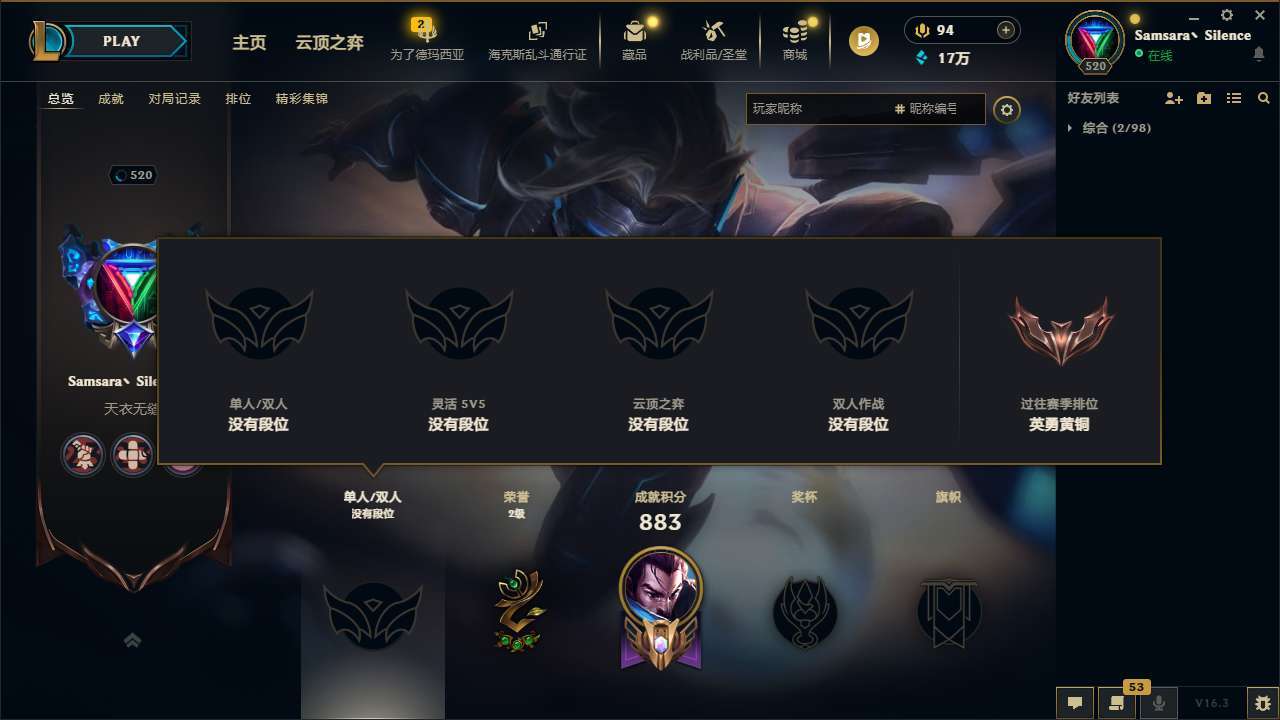
Task: Switch to the 对局记录 tab
Action: [174, 98]
